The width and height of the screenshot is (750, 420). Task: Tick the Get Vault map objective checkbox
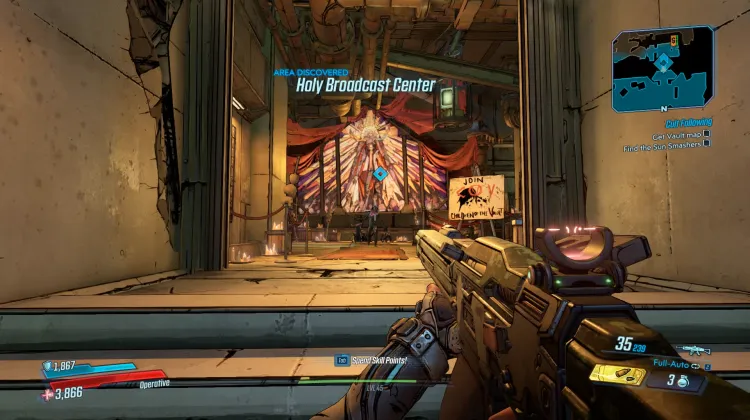[706, 132]
